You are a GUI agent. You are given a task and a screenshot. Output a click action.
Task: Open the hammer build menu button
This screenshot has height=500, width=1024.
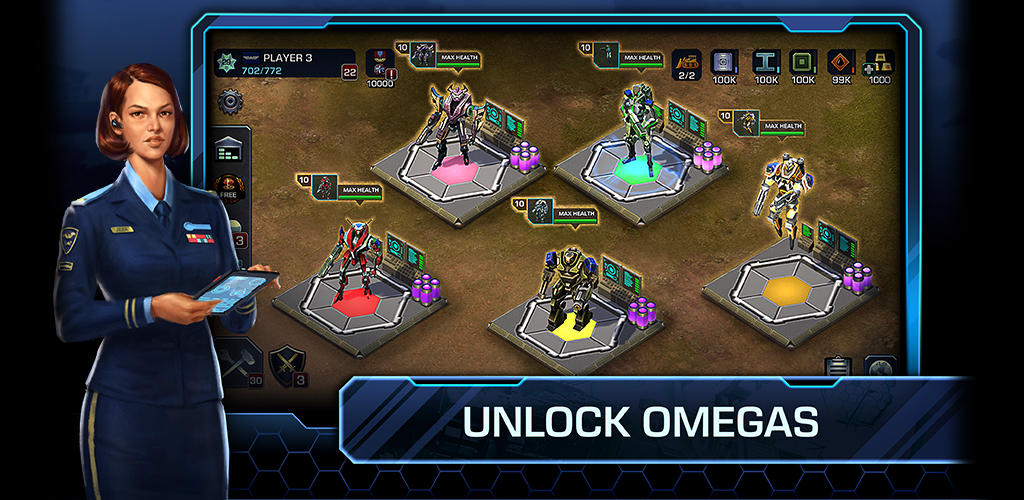[238, 360]
